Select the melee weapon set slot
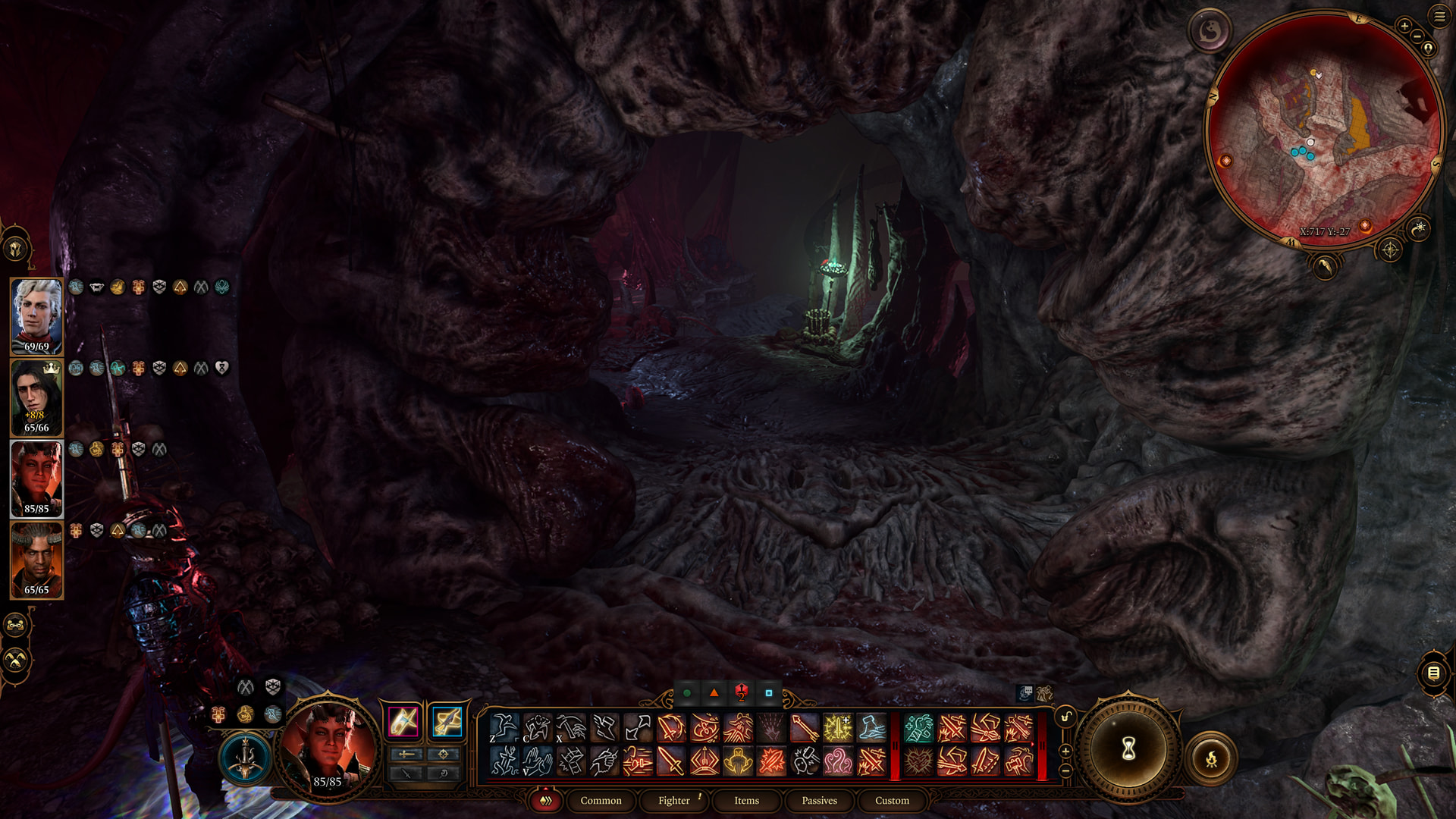1456x819 pixels. click(403, 721)
